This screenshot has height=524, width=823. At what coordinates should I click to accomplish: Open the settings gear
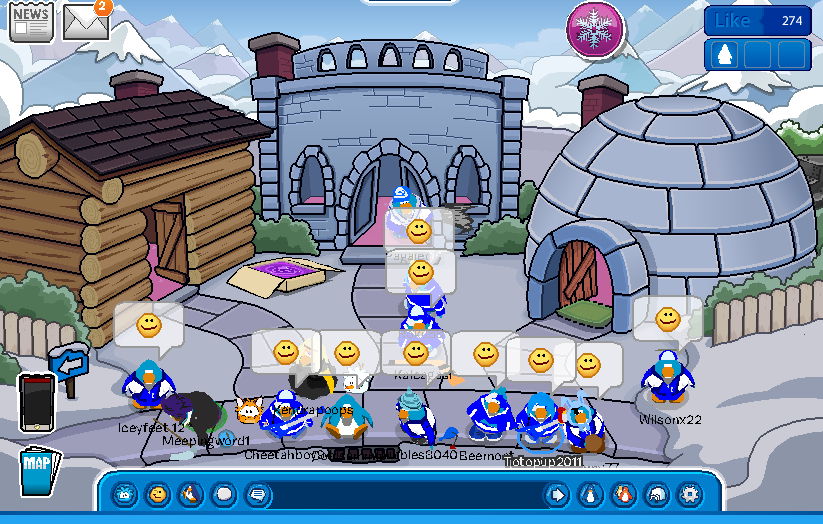tap(689, 494)
